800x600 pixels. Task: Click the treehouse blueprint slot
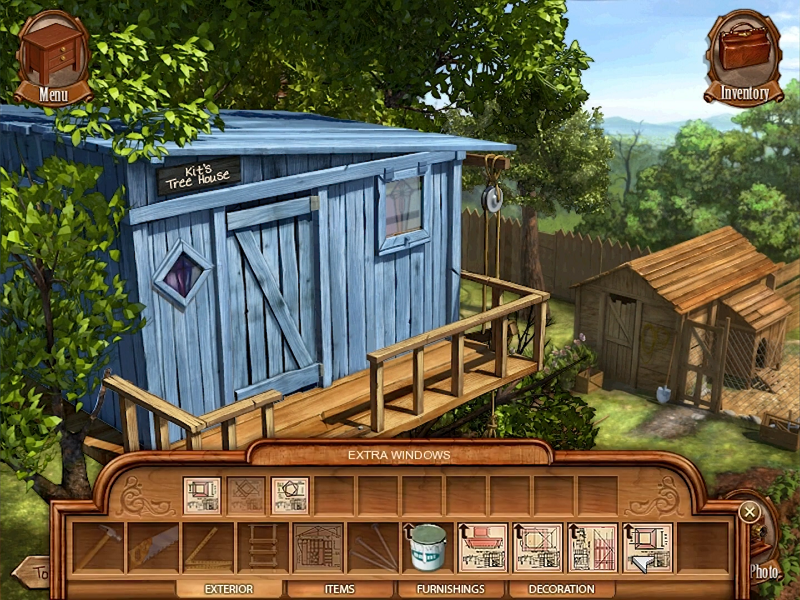[317, 548]
